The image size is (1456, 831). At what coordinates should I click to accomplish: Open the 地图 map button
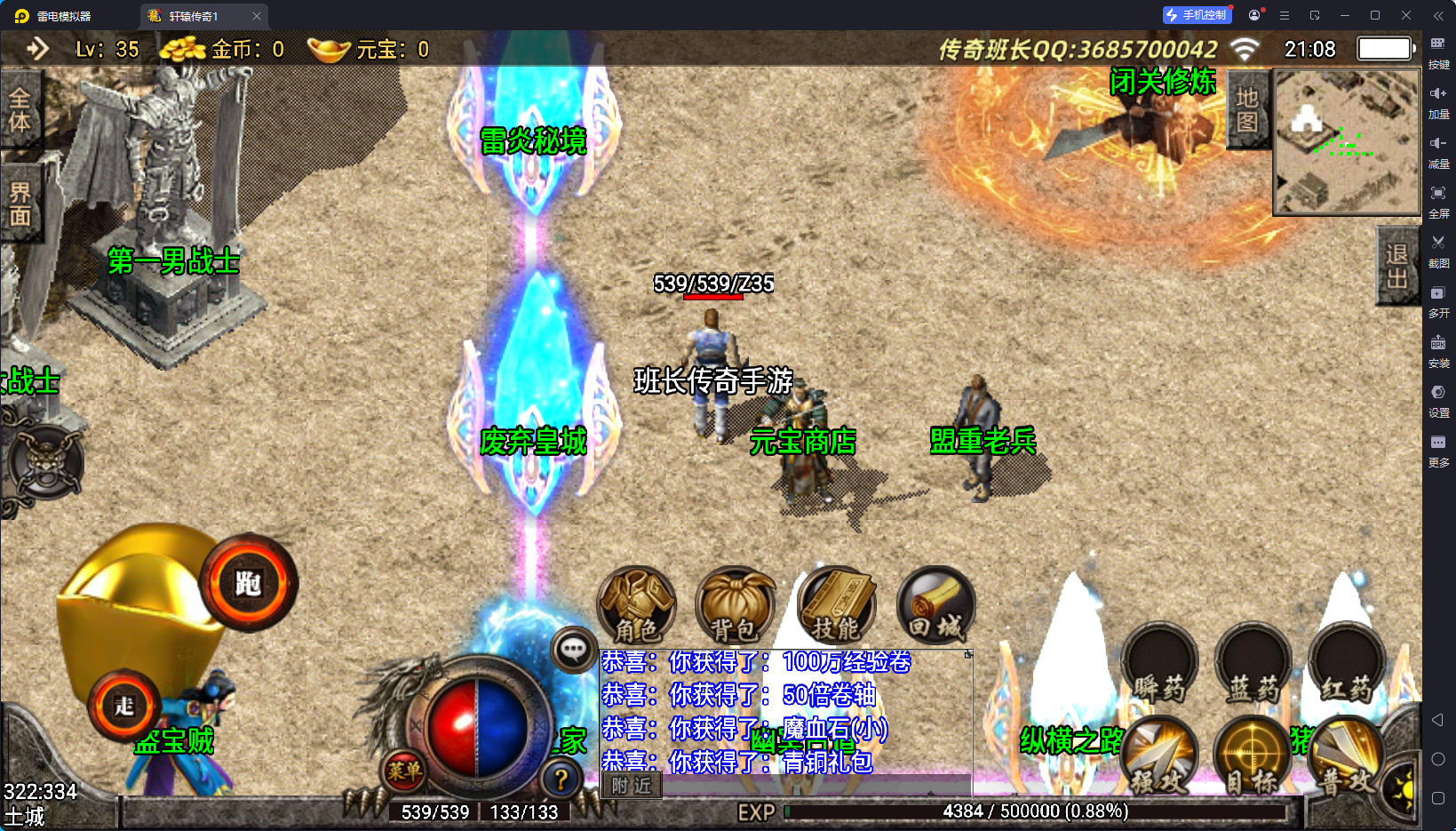click(1247, 109)
